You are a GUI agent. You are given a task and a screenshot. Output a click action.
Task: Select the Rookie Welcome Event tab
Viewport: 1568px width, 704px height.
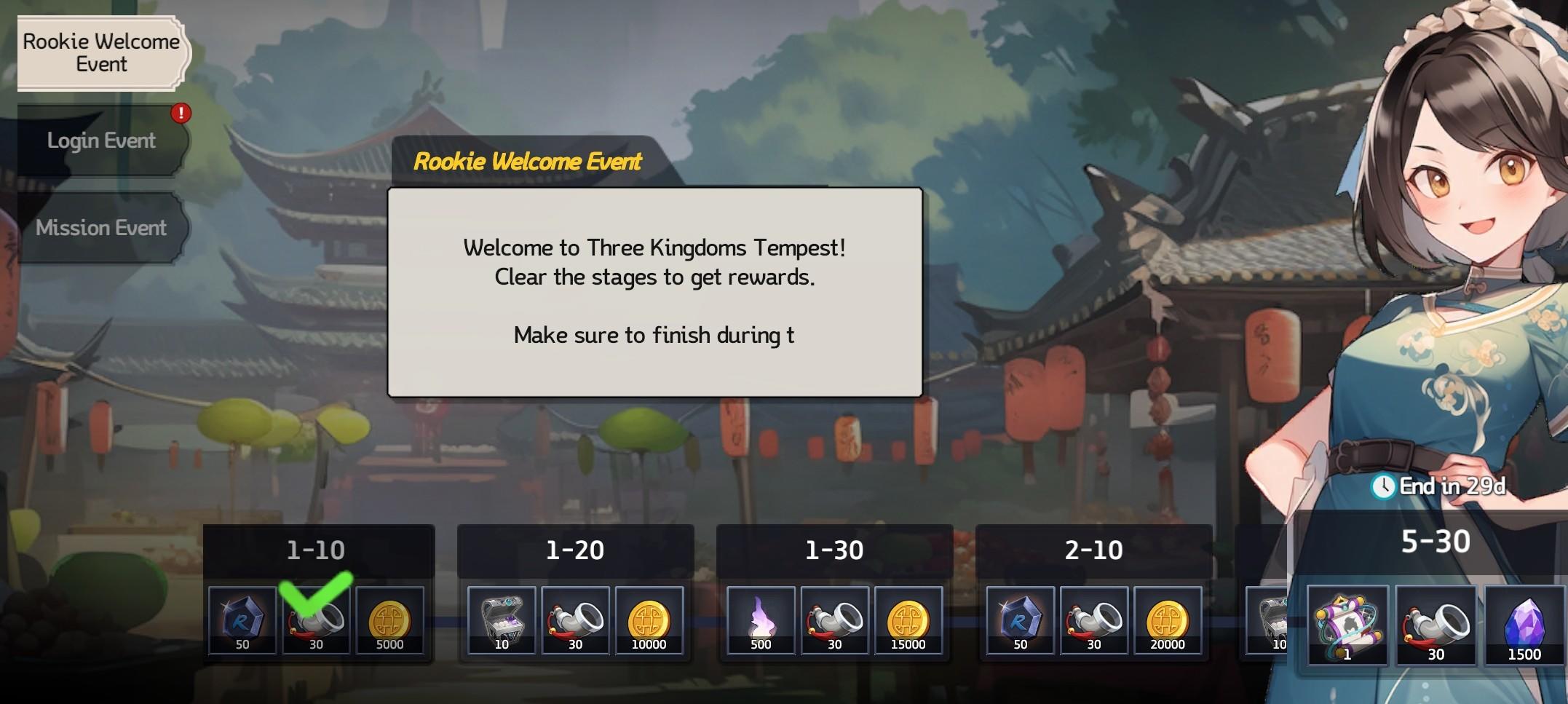pos(101,53)
